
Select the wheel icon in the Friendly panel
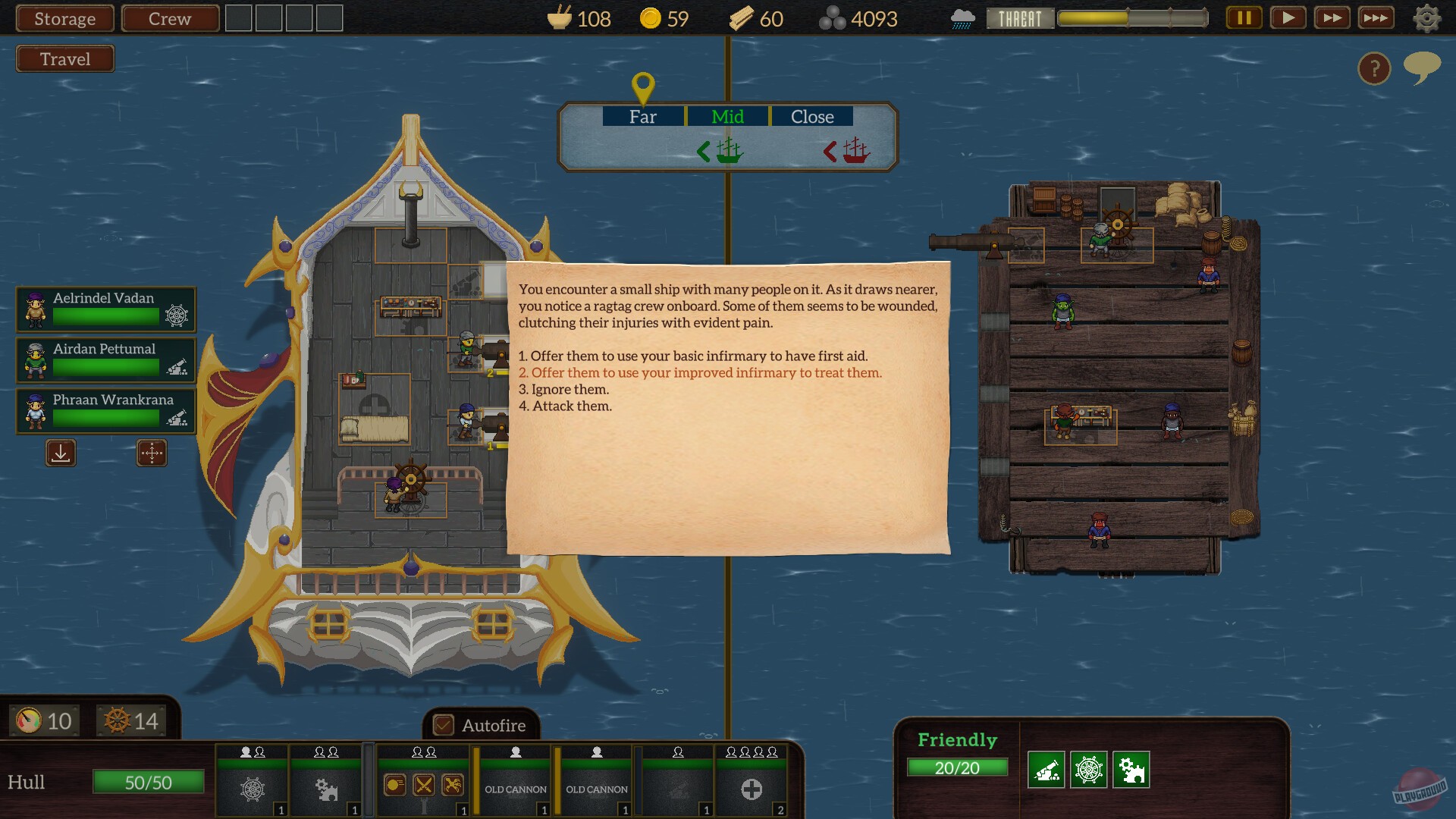pyautogui.click(x=1090, y=767)
